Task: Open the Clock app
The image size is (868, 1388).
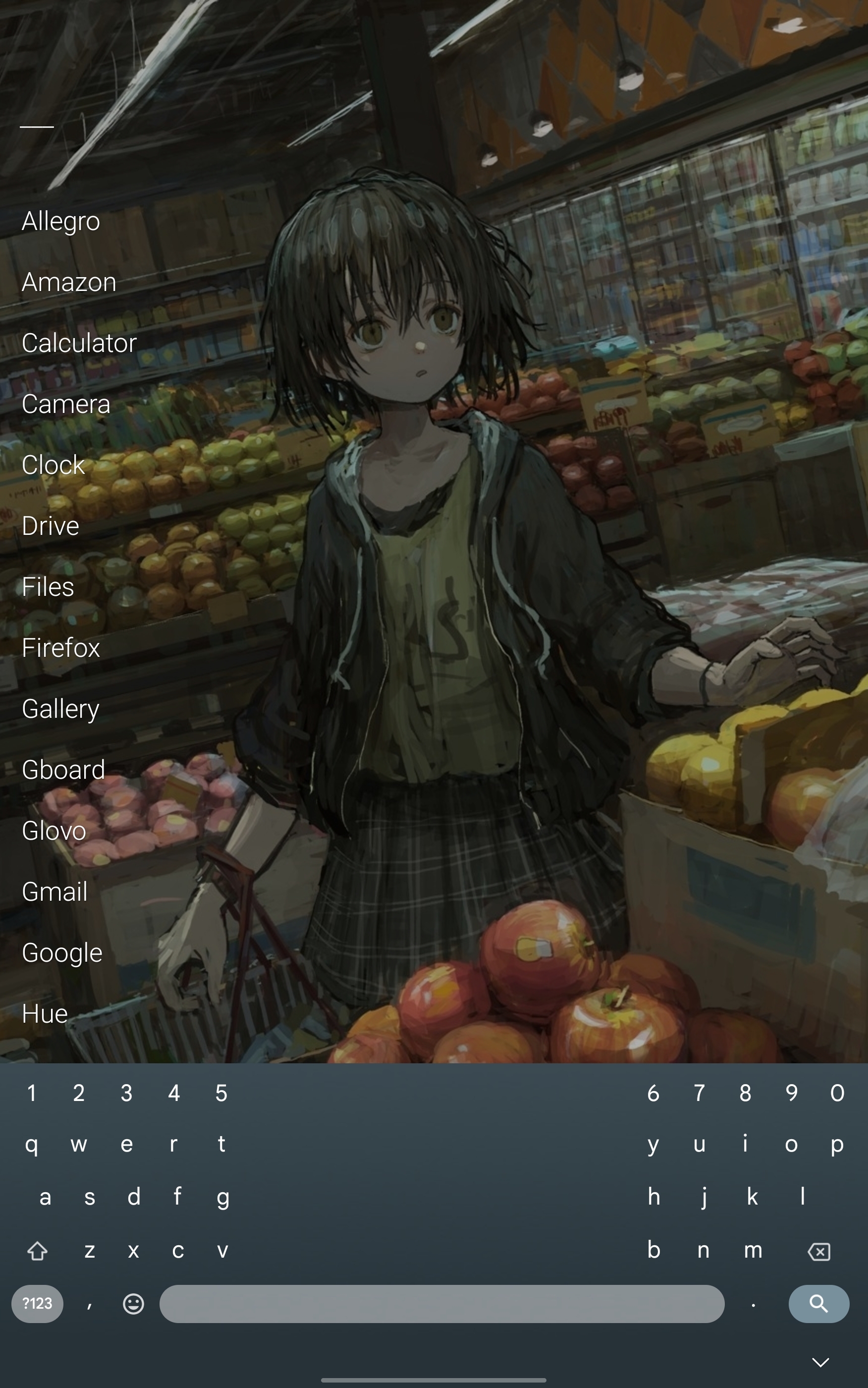Action: [54, 464]
